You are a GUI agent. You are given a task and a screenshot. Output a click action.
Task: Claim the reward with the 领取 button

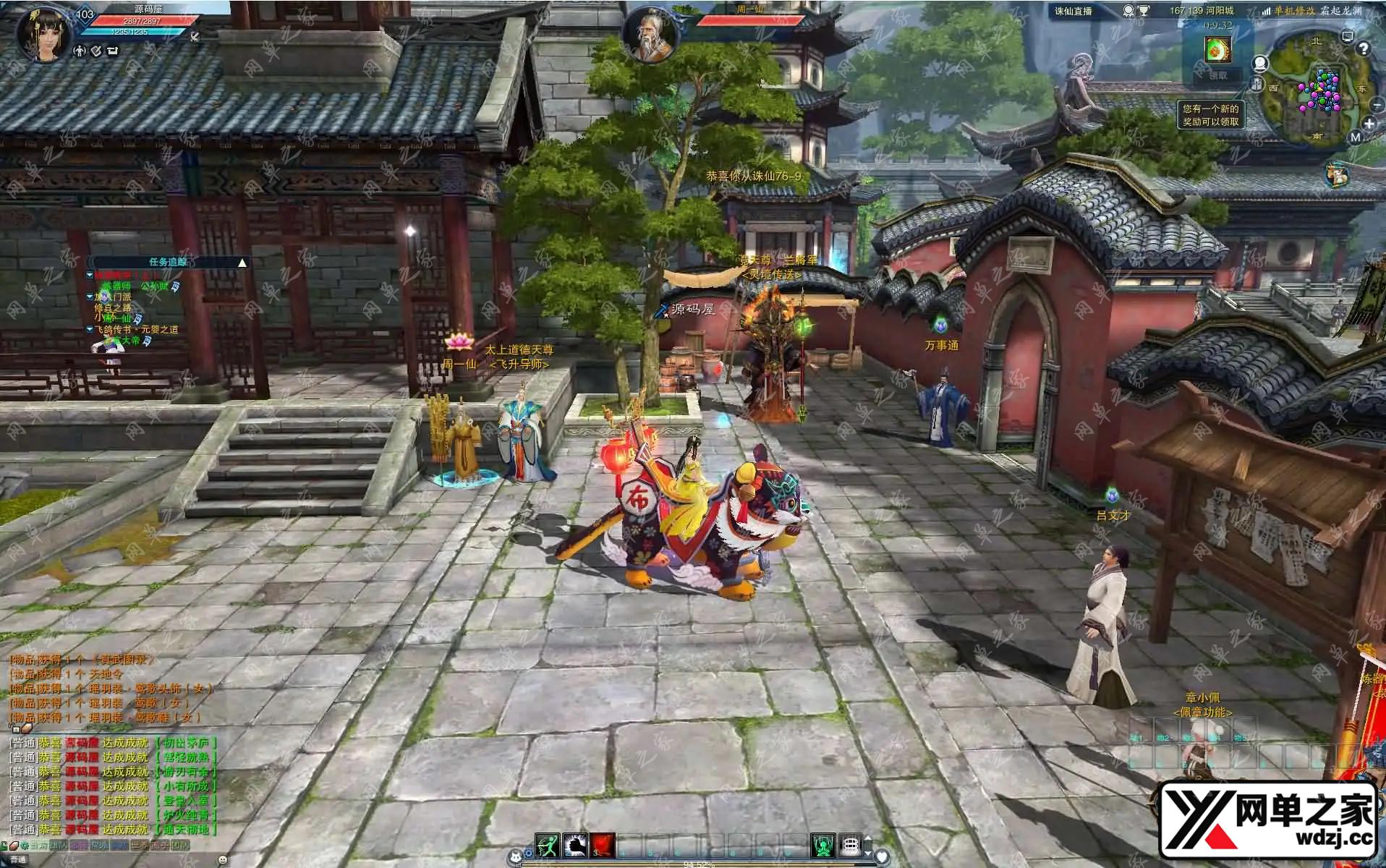pos(1217,75)
